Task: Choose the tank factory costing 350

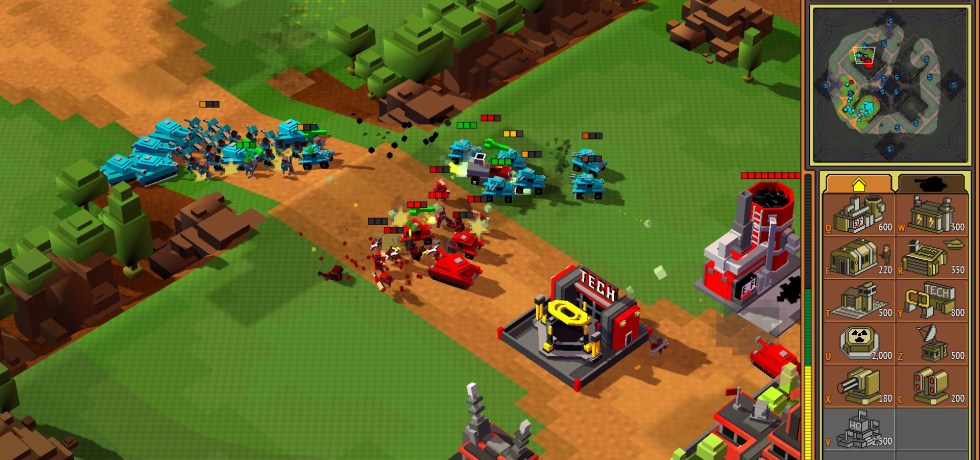Action: click(x=932, y=259)
